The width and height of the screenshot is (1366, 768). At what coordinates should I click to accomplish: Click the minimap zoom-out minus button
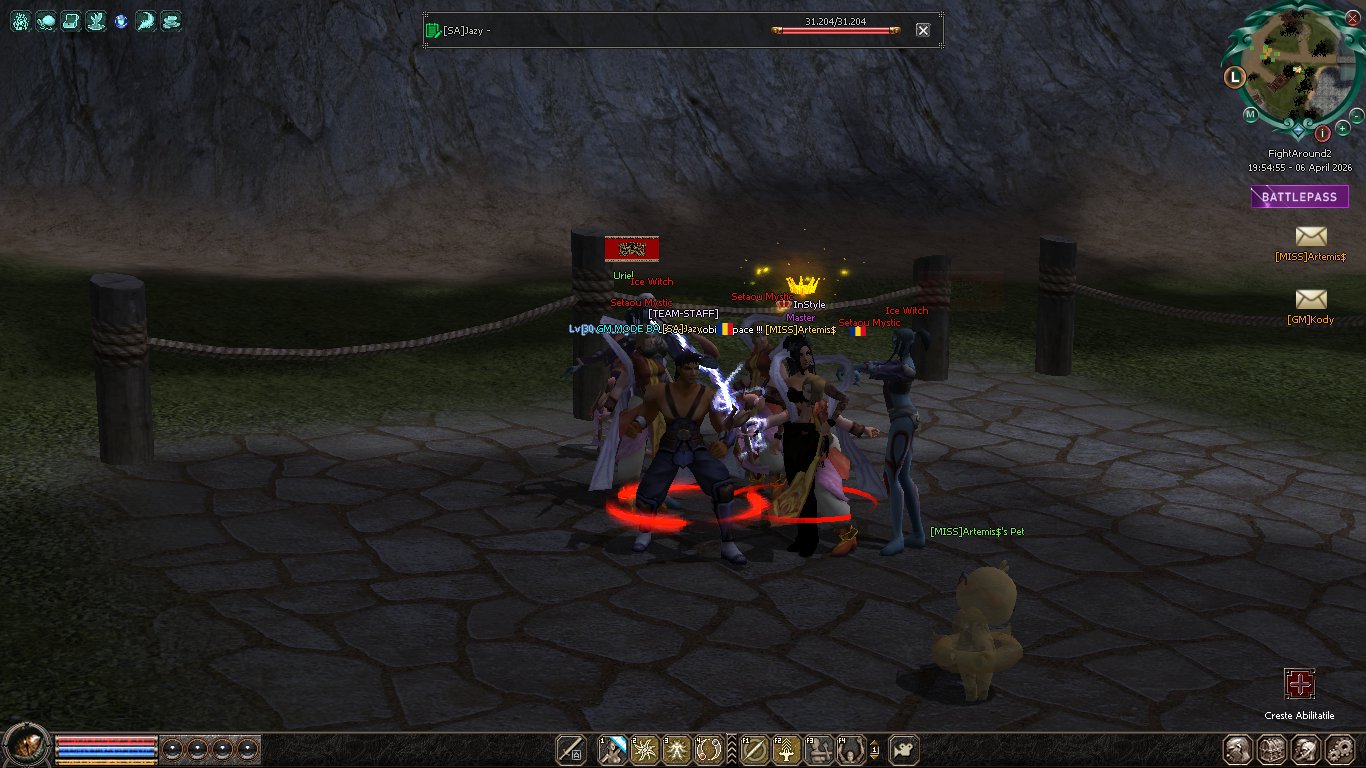(1357, 116)
